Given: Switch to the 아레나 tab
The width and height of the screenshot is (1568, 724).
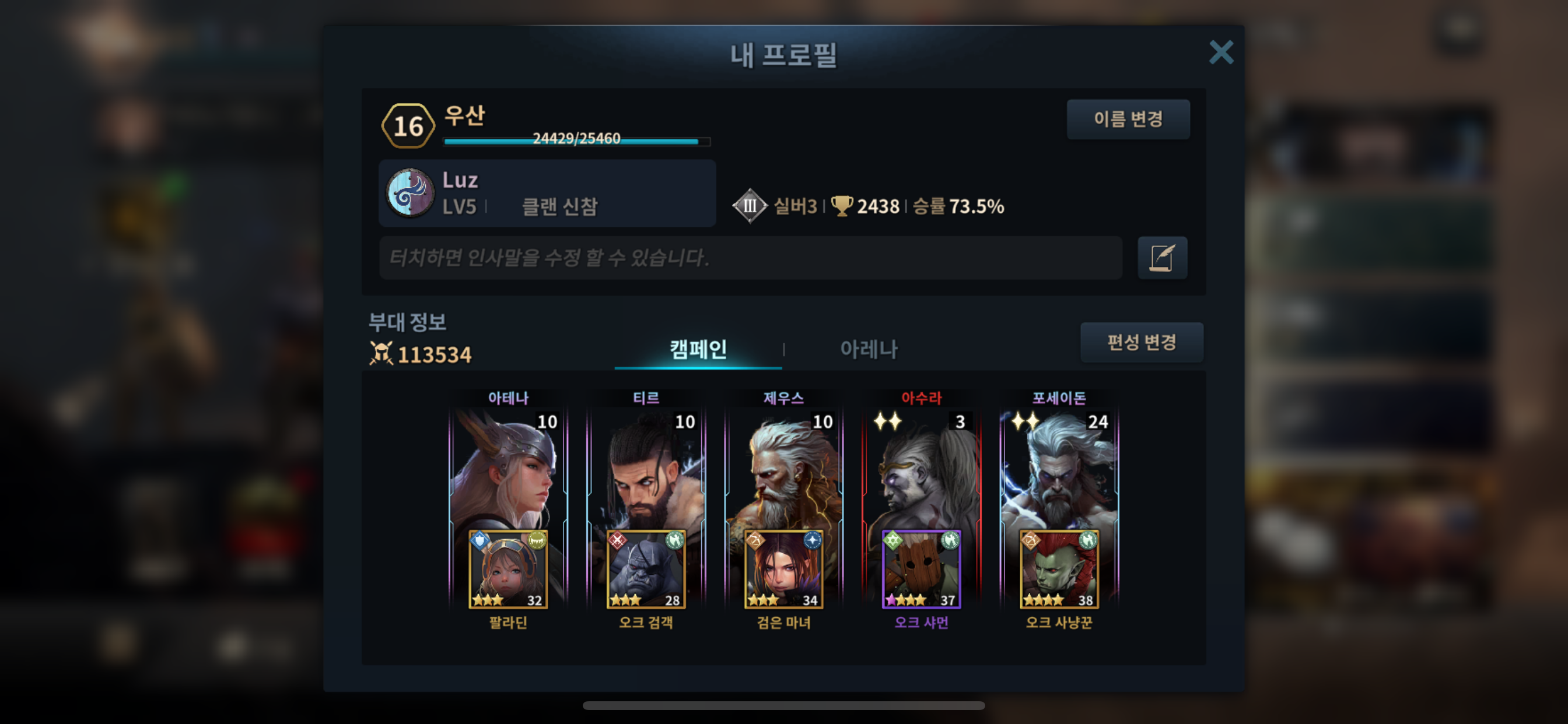Looking at the screenshot, I should coord(869,349).
